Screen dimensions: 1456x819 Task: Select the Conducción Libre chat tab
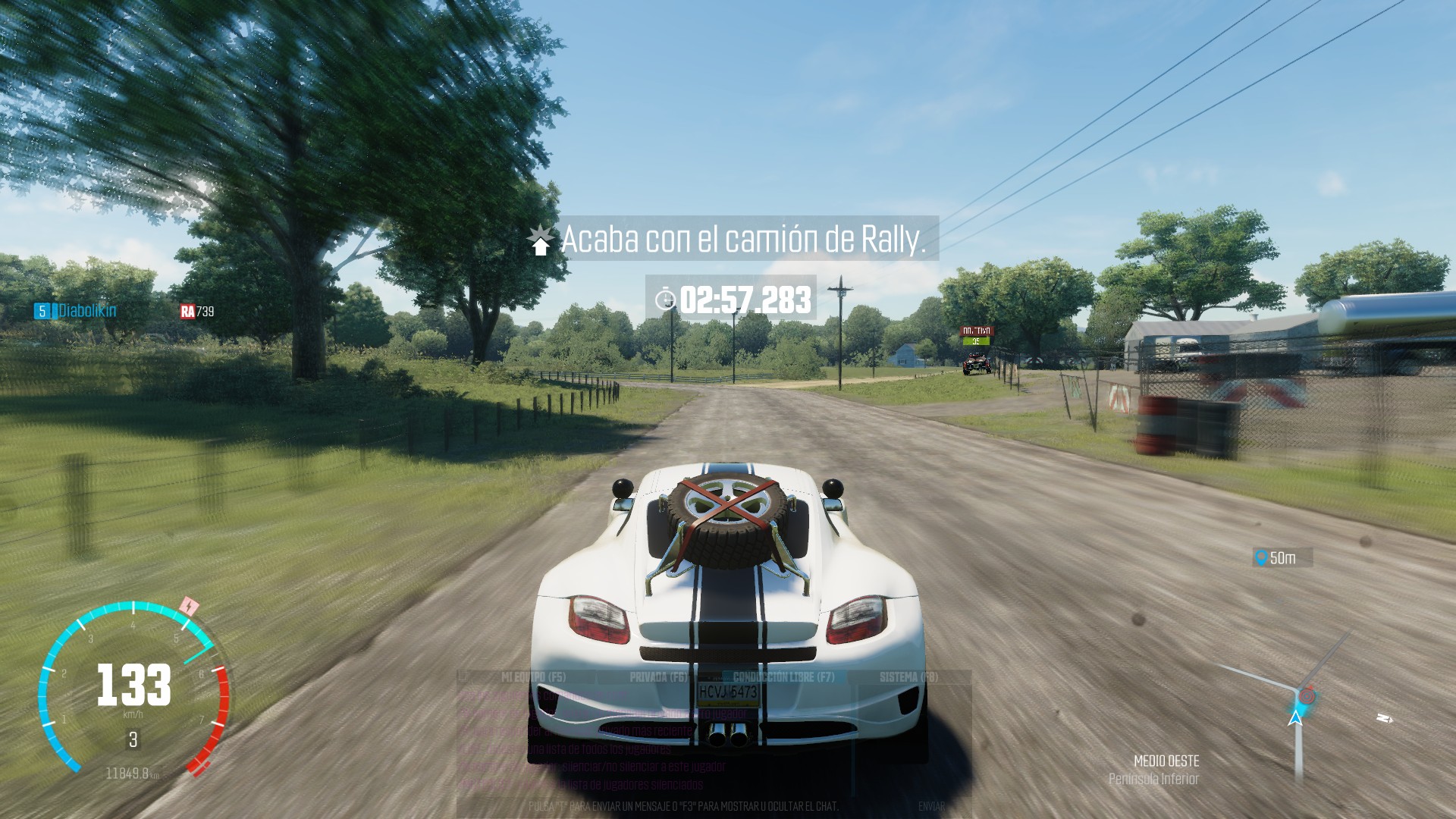click(783, 677)
